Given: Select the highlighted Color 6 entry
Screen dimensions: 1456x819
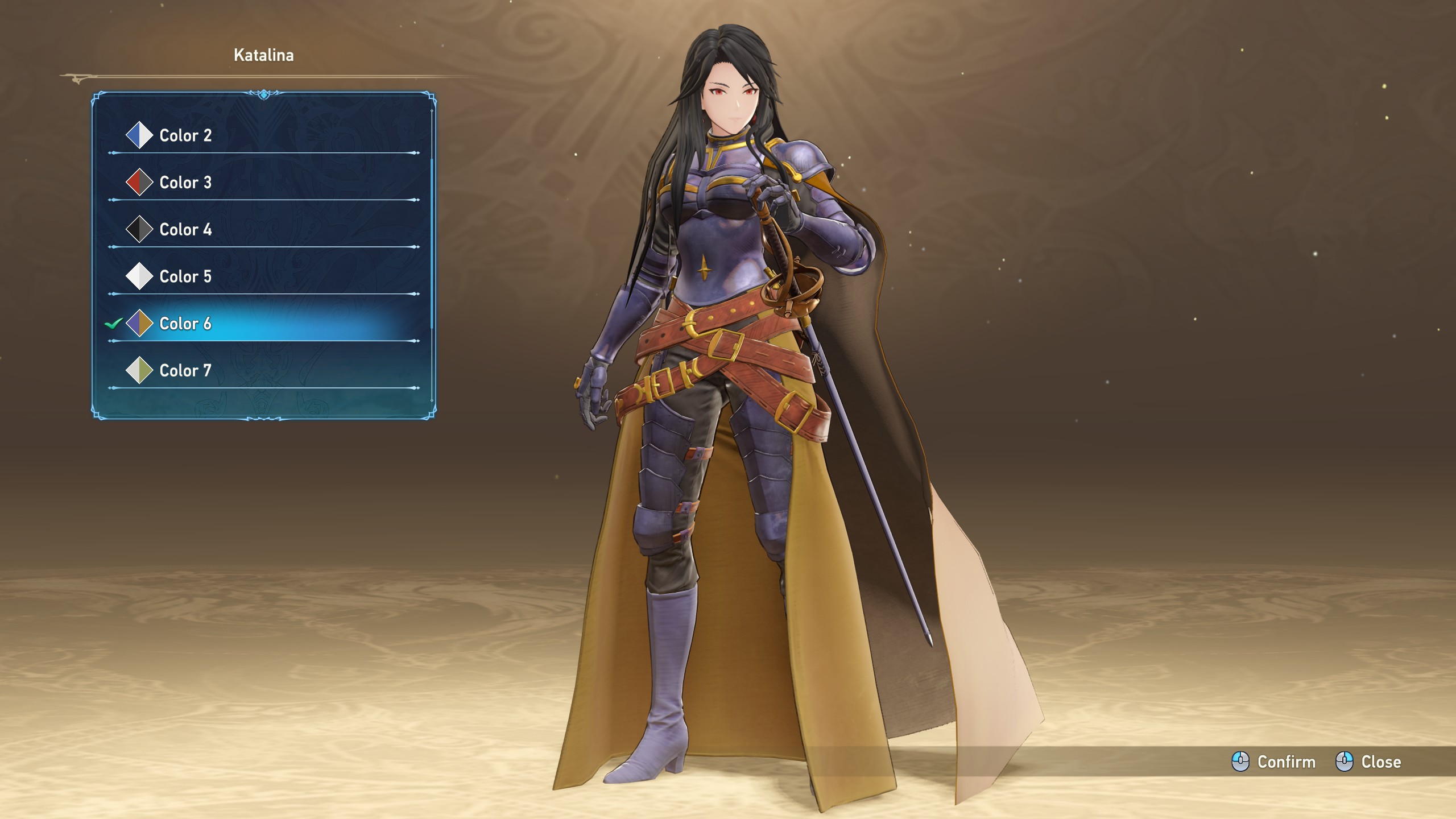Looking at the screenshot, I should pos(185,324).
